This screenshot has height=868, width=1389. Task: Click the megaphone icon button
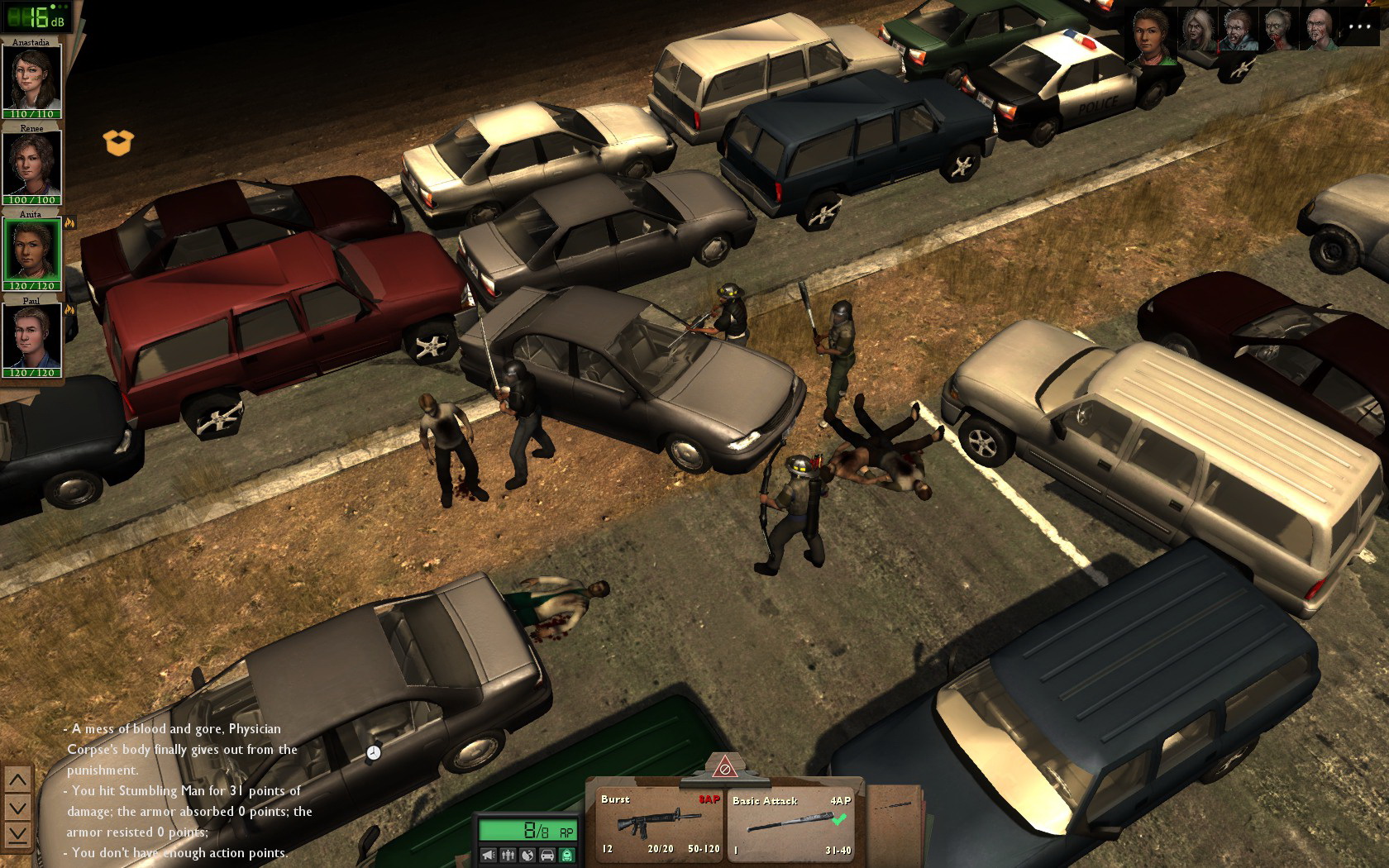(x=489, y=855)
